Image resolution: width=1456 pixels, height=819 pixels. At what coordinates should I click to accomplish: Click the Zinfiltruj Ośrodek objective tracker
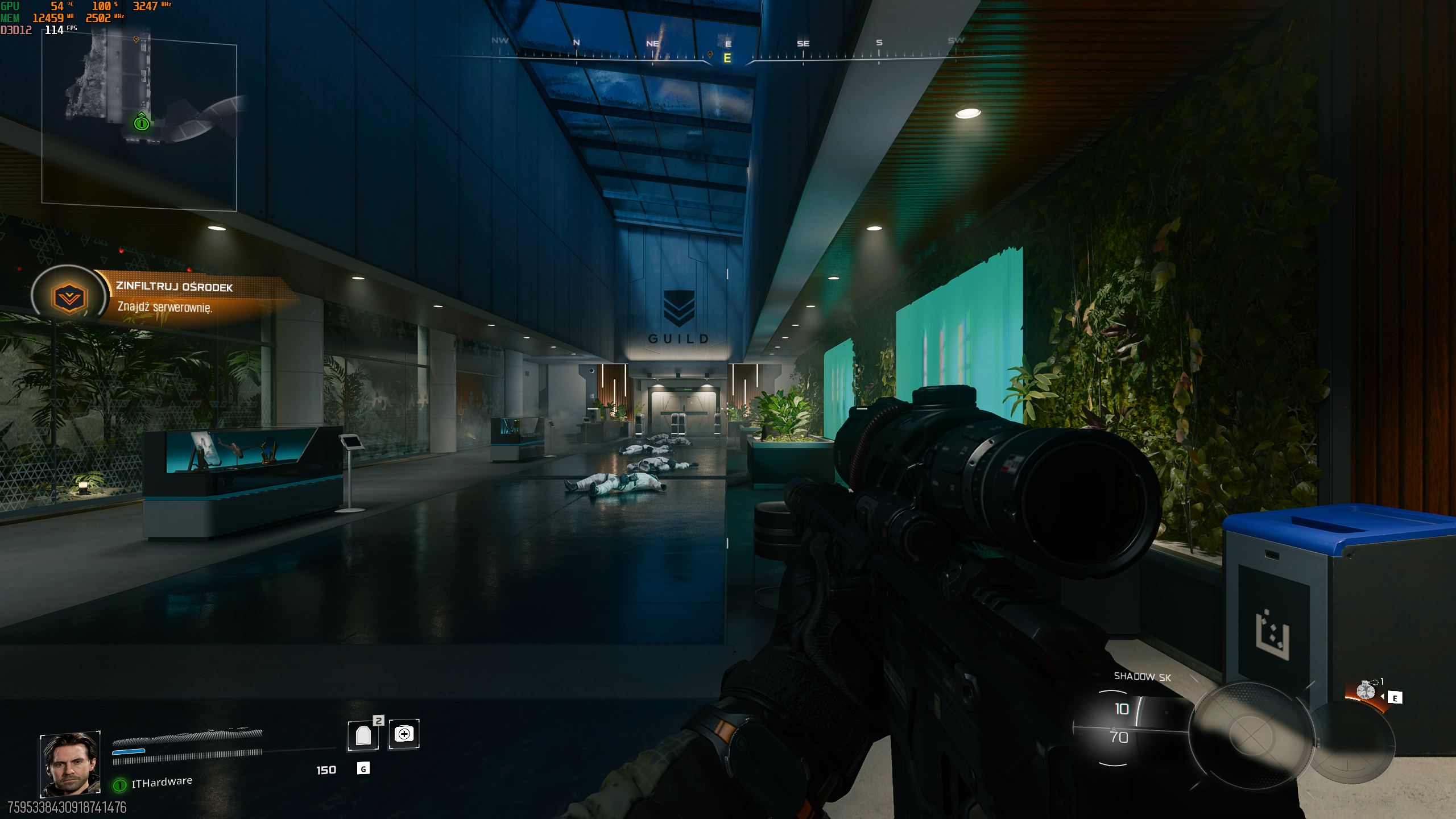pos(174,297)
